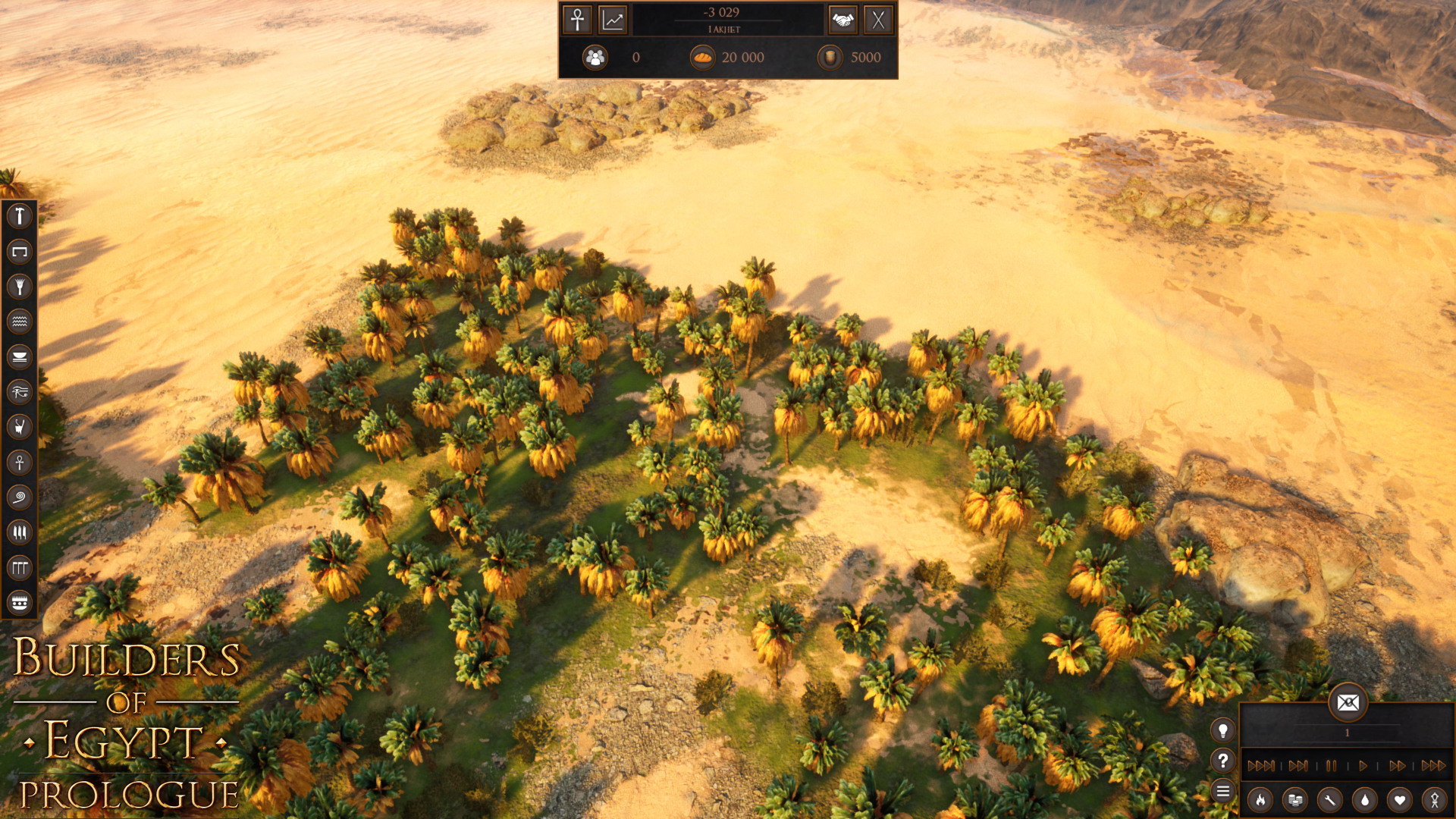Pause the game simulation

pos(1331,767)
